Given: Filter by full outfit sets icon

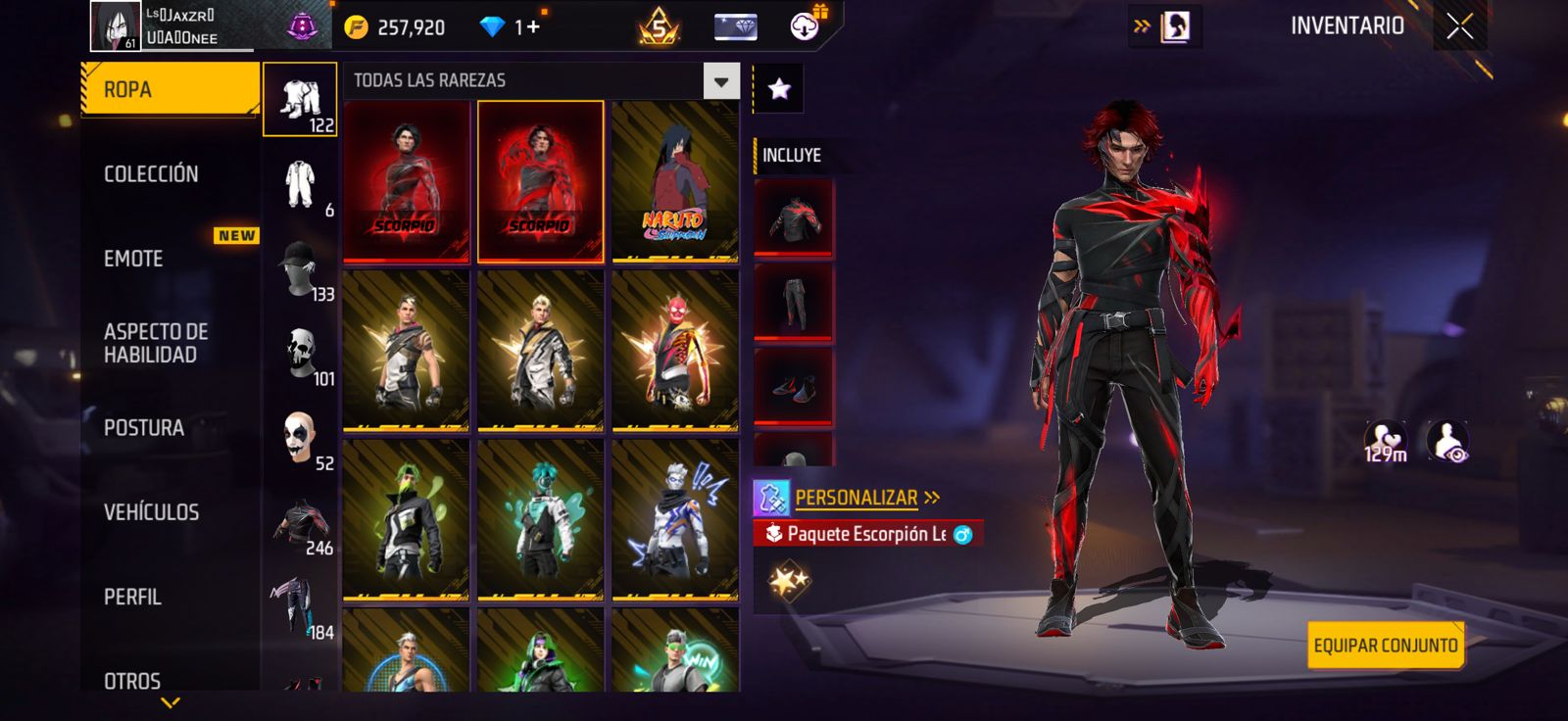Looking at the screenshot, I should pyautogui.click(x=300, y=99).
